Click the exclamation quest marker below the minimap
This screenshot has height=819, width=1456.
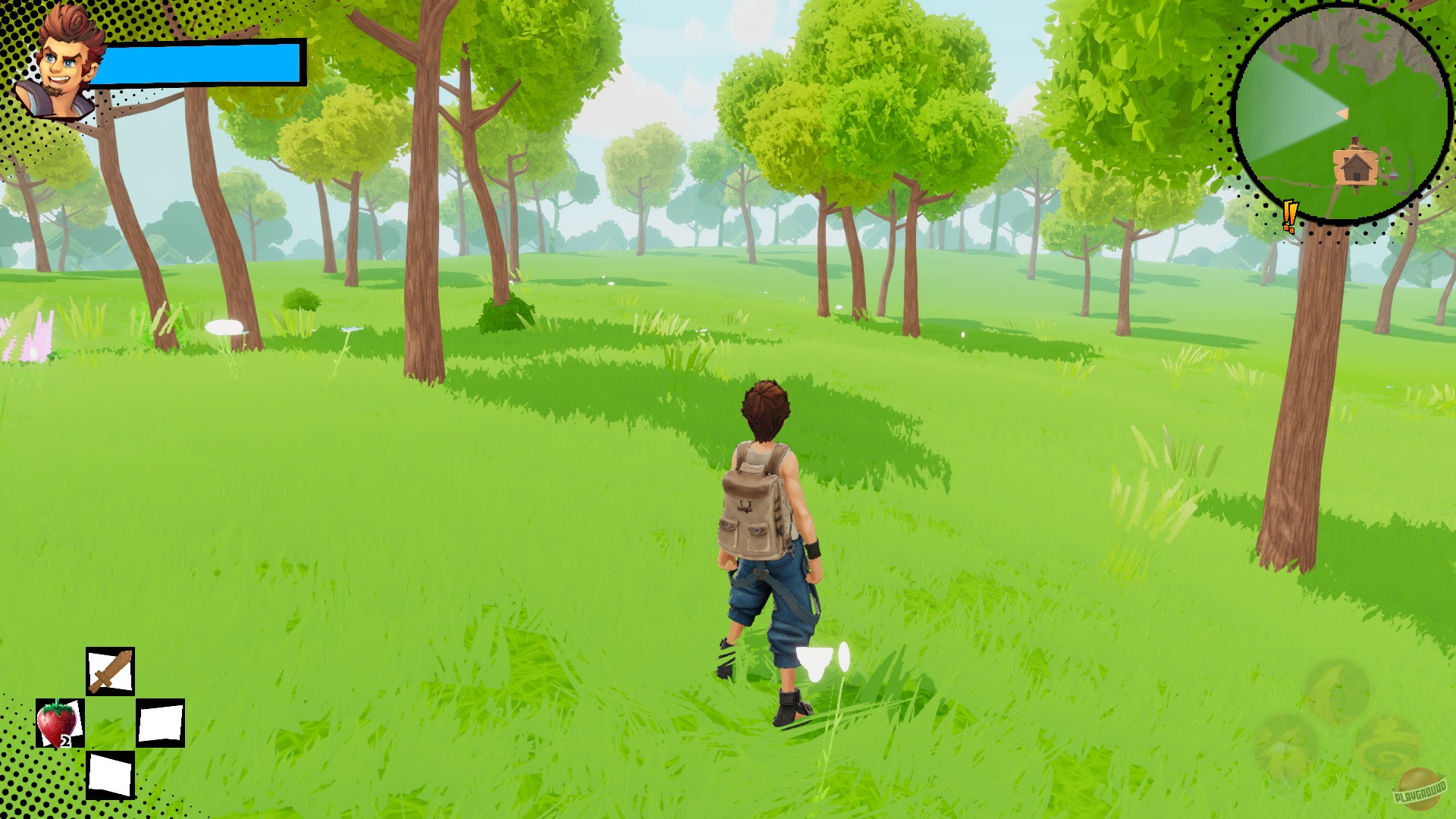(1288, 216)
